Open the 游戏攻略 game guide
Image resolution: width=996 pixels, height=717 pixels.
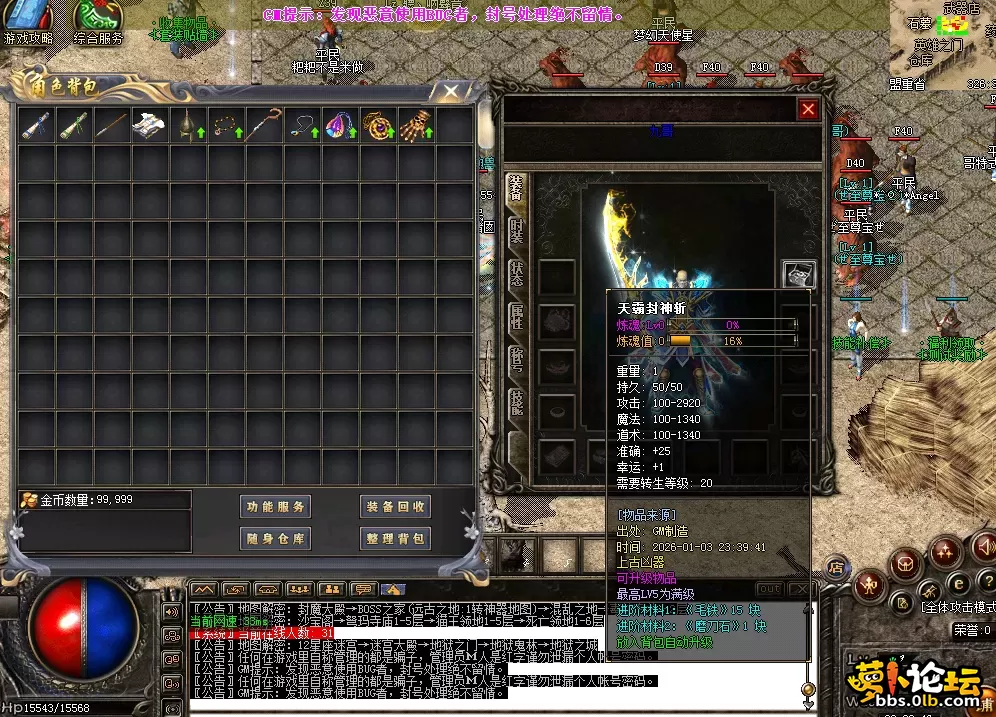pos(28,24)
